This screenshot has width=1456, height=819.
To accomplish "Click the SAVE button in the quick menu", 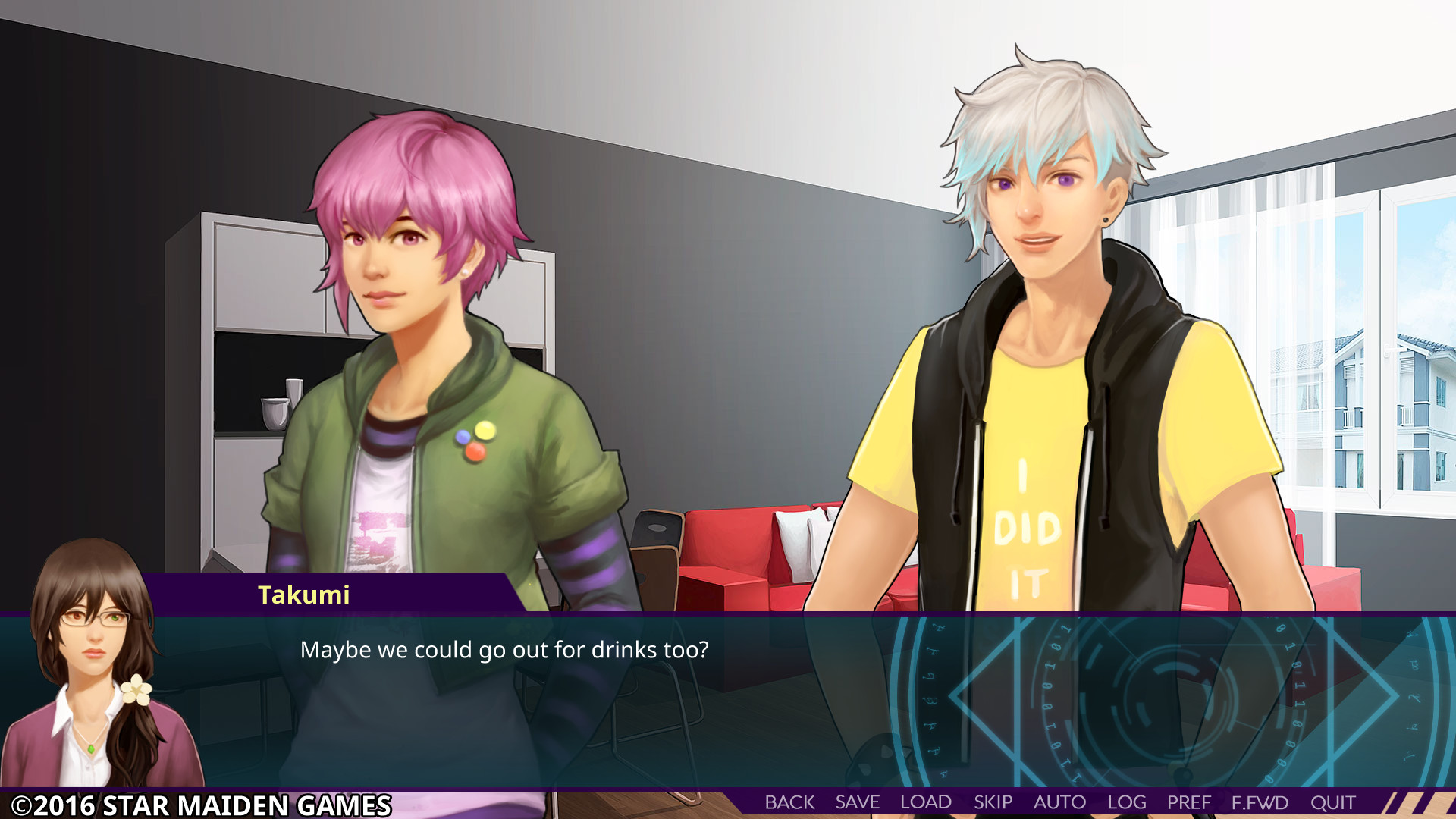I will tap(855, 802).
